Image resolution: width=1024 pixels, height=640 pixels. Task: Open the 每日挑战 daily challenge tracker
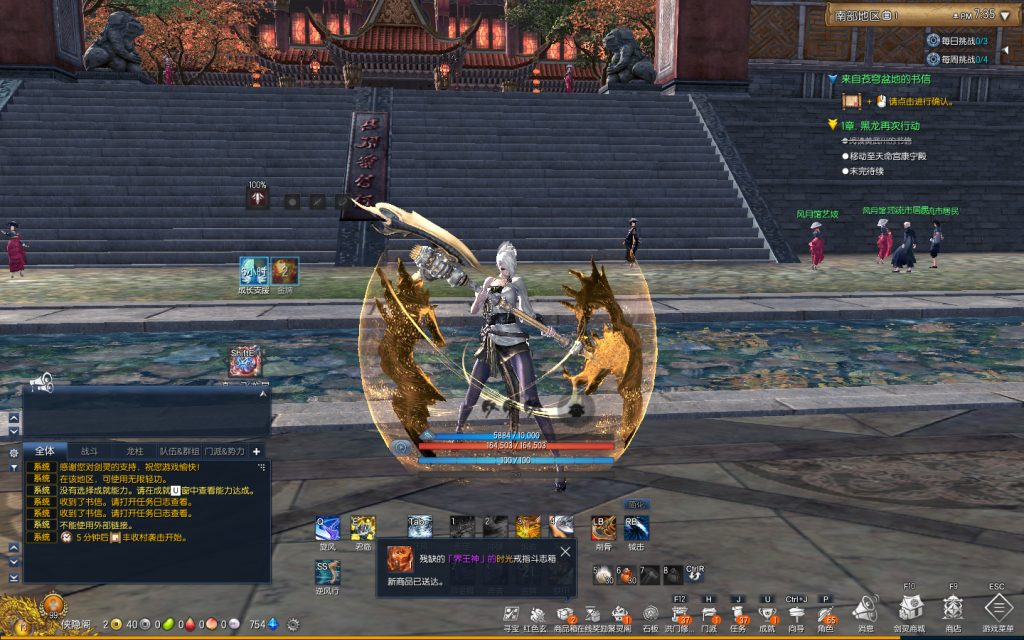[x=957, y=40]
